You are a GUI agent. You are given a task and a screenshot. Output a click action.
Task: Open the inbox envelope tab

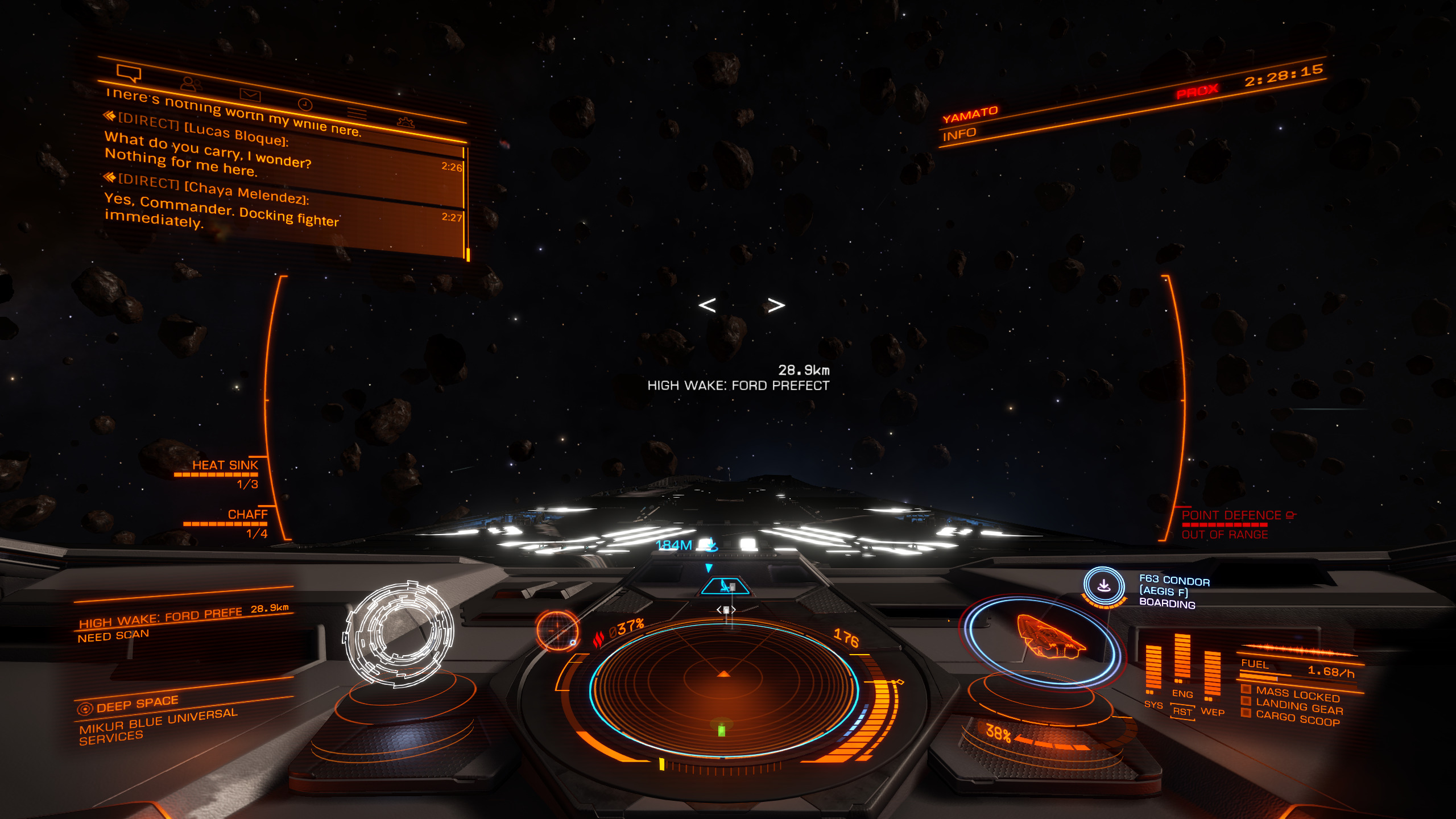coord(250,94)
